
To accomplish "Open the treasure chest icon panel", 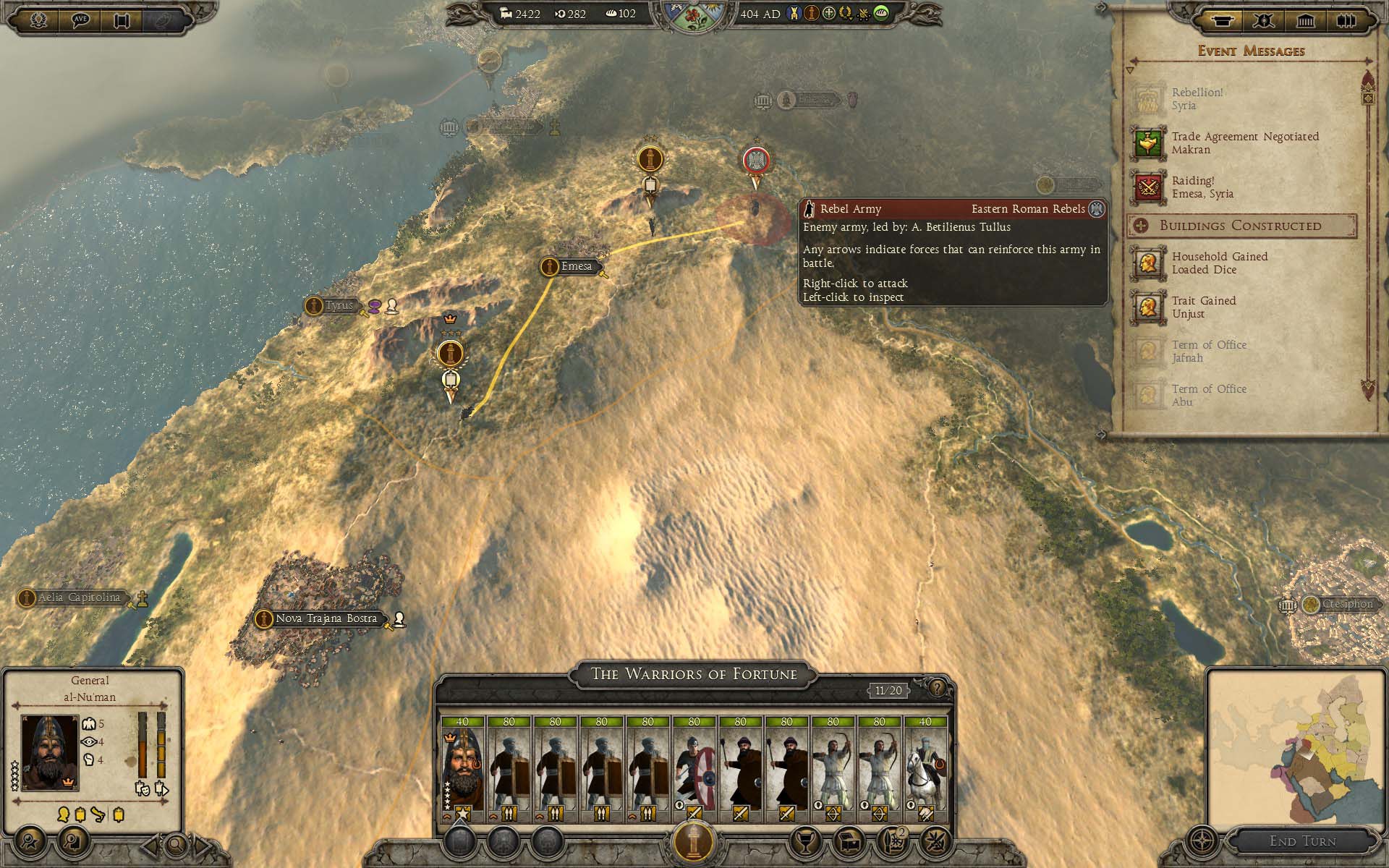I will 849,841.
